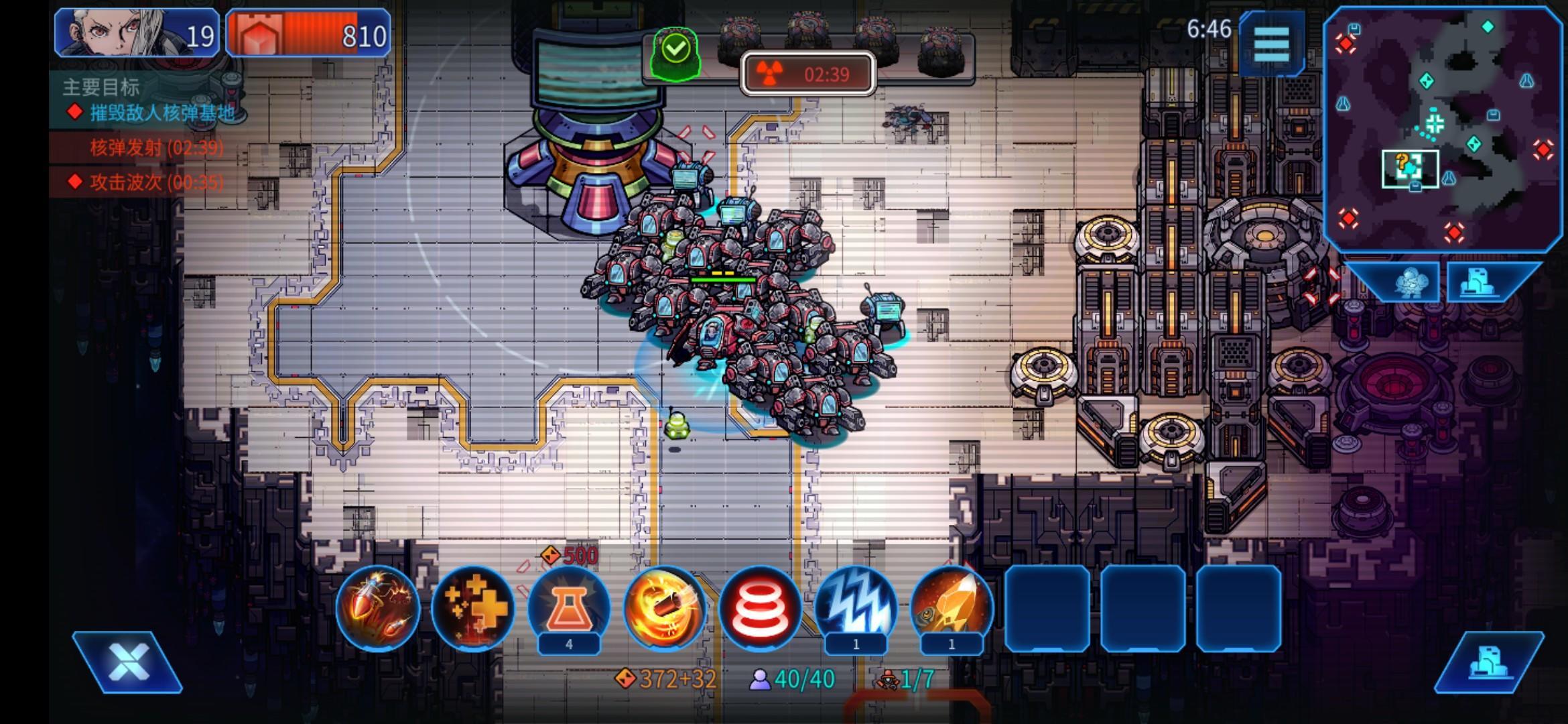Tap the crossed X button

[127, 662]
